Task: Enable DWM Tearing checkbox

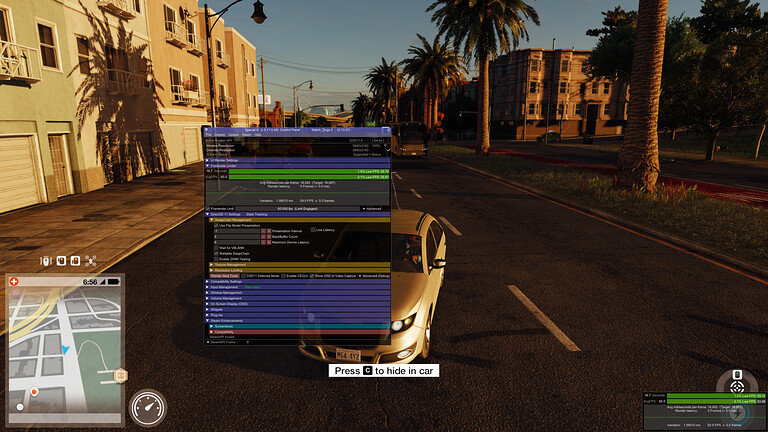Action: (217, 259)
